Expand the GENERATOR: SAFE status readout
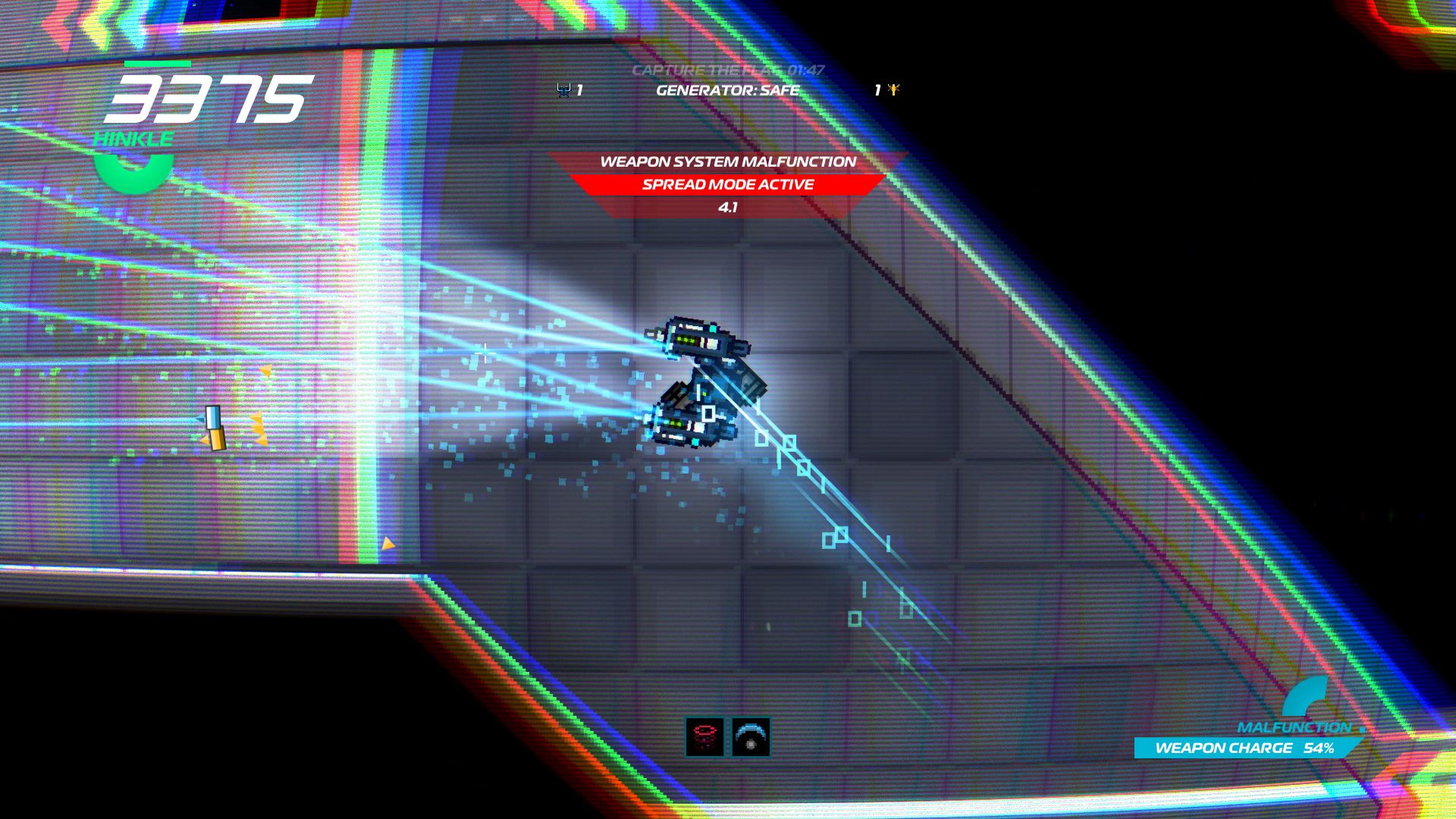1456x819 pixels. (x=726, y=89)
